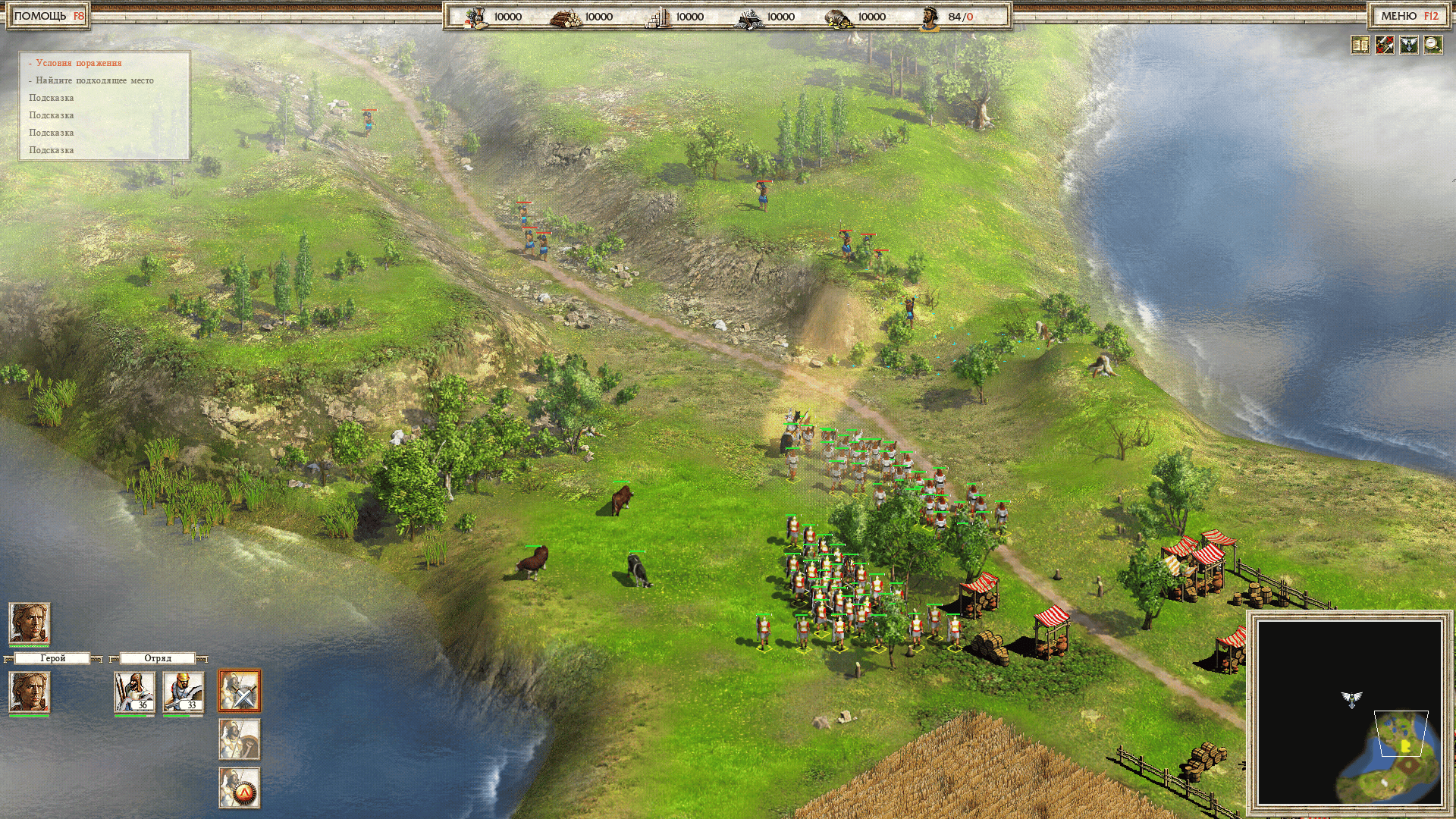Screen dimensions: 1456x819
Task: Zoom out with the magnifying glass icon
Action: 1433,45
